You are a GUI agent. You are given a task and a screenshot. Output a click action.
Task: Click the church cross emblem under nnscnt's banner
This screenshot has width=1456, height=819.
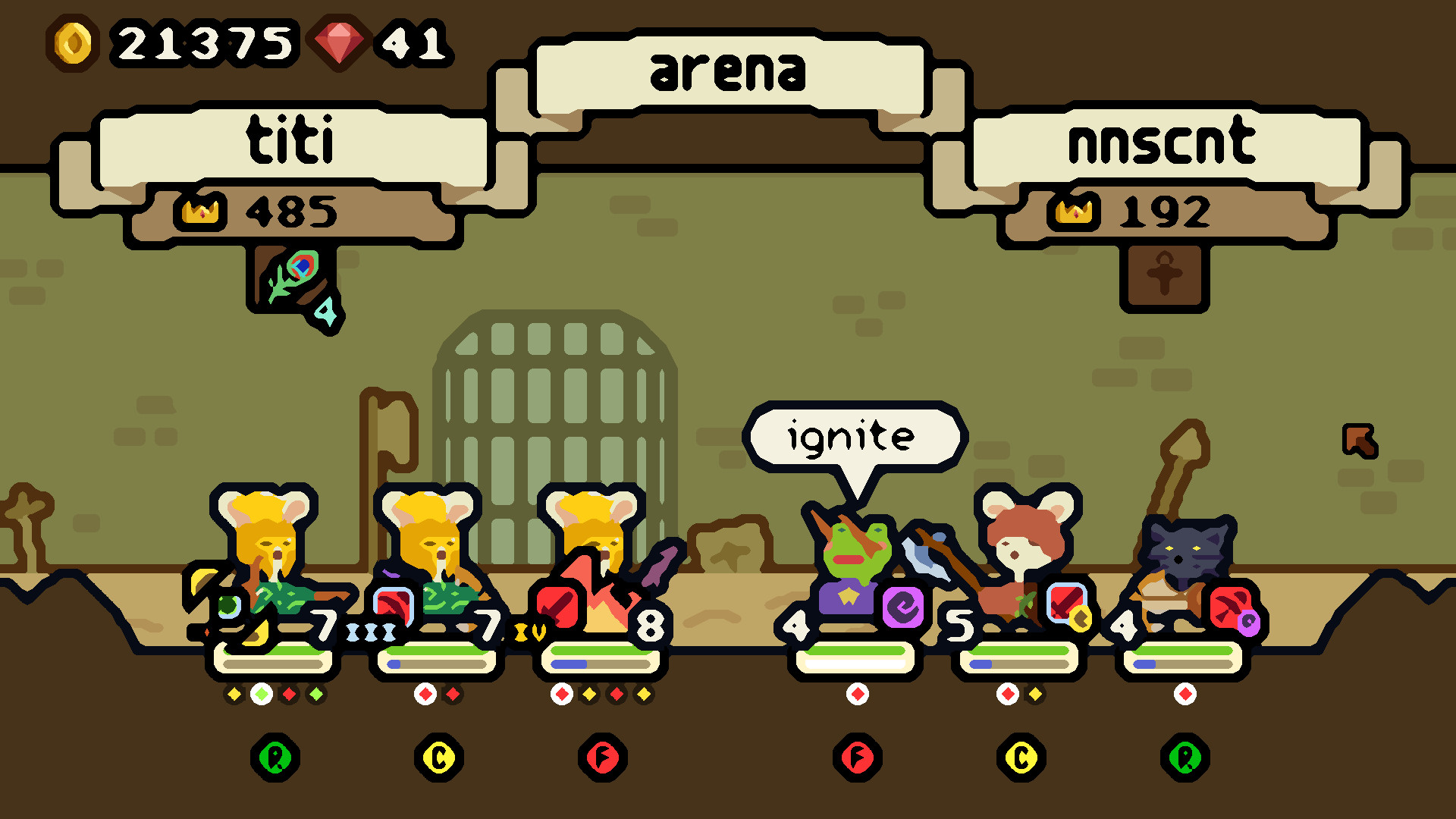point(1166,273)
